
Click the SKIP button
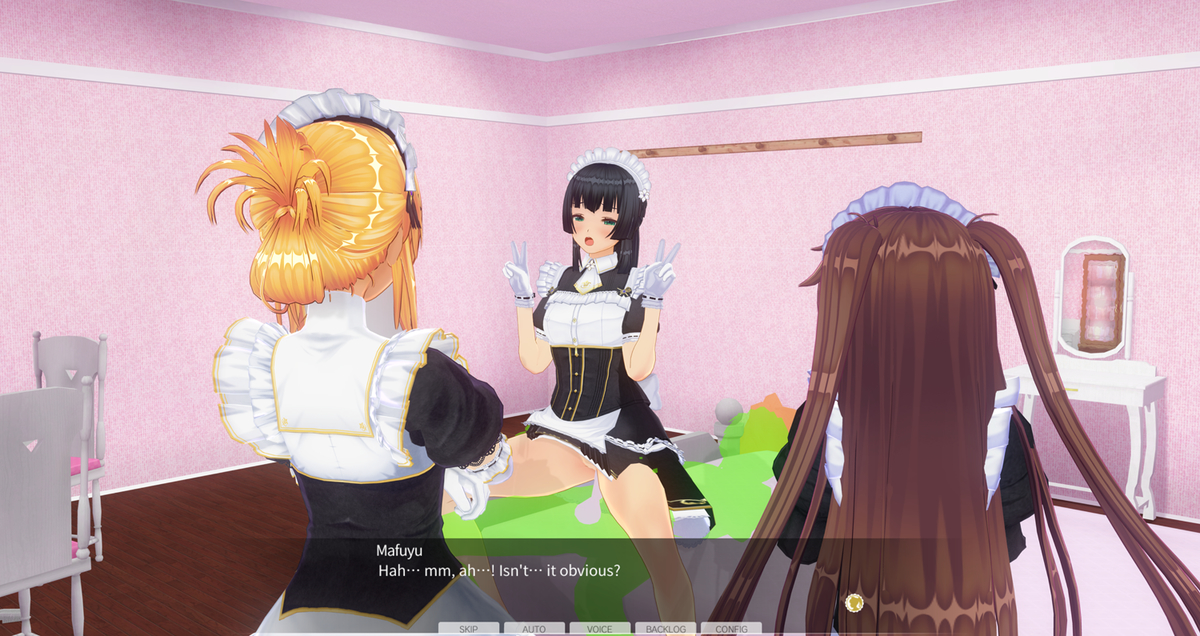[468, 629]
